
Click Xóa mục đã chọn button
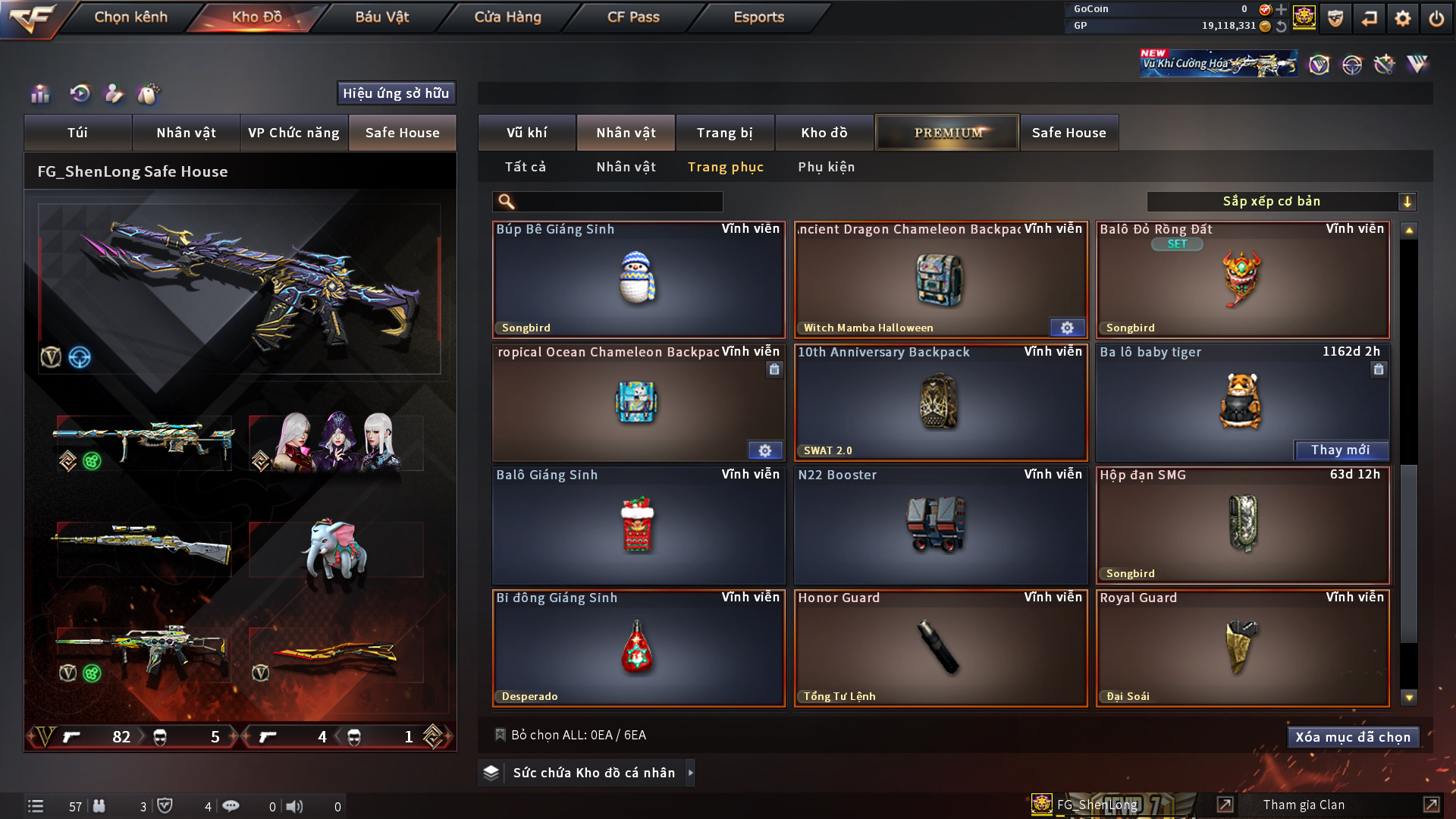(1352, 737)
